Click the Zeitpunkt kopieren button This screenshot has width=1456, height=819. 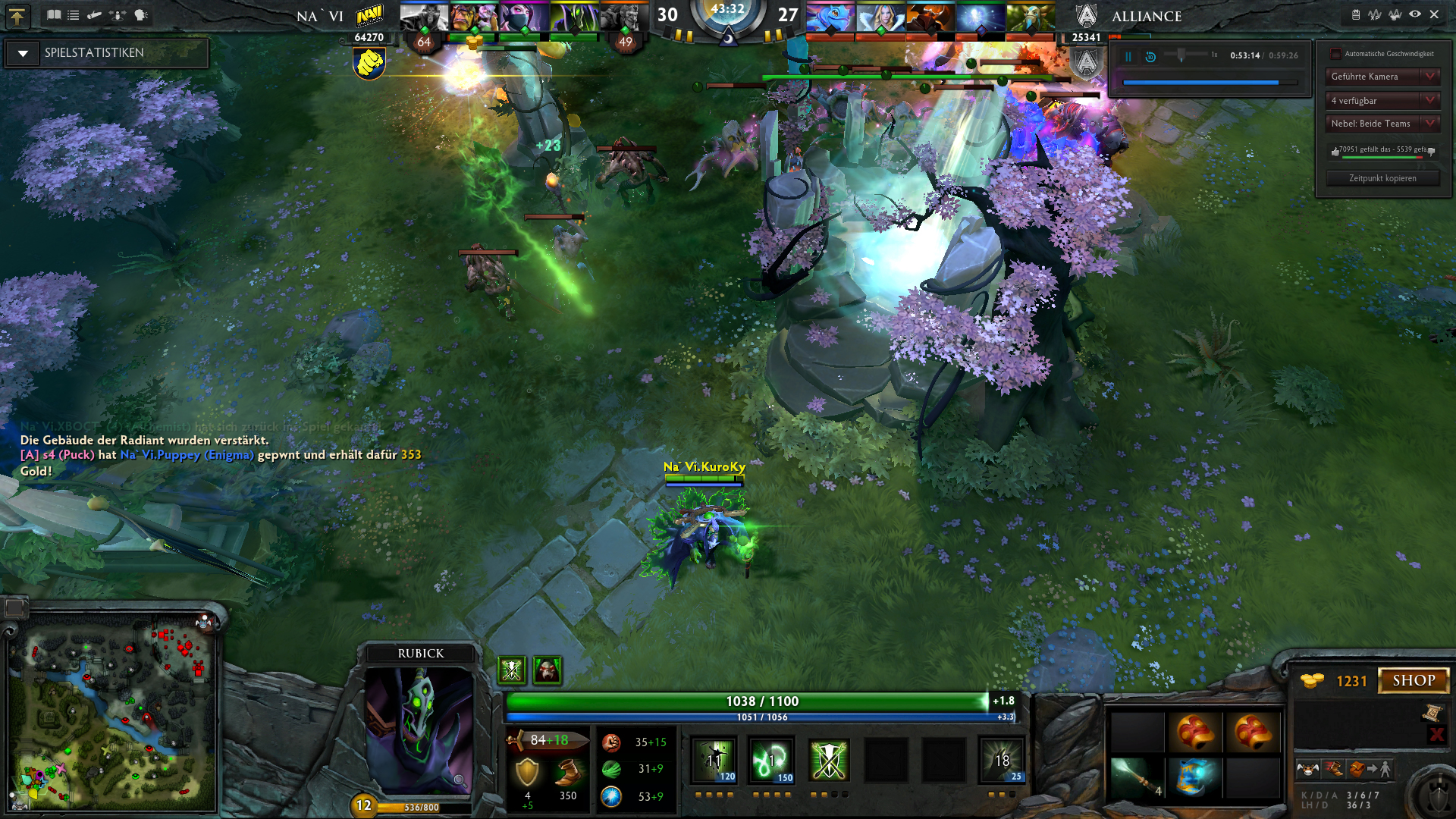click(1382, 178)
